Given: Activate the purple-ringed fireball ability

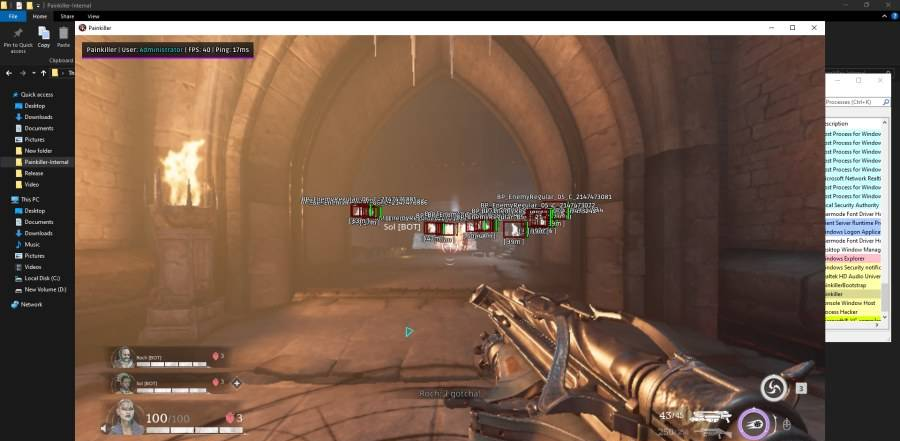Looking at the screenshot, I should coord(753,424).
